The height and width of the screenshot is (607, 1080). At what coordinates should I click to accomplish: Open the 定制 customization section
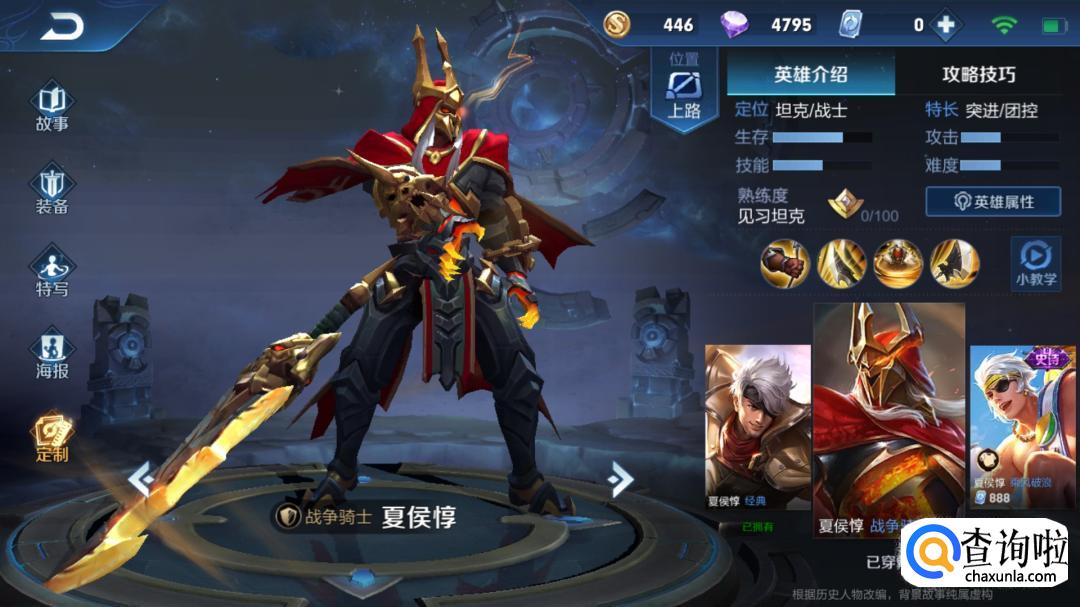(52, 439)
